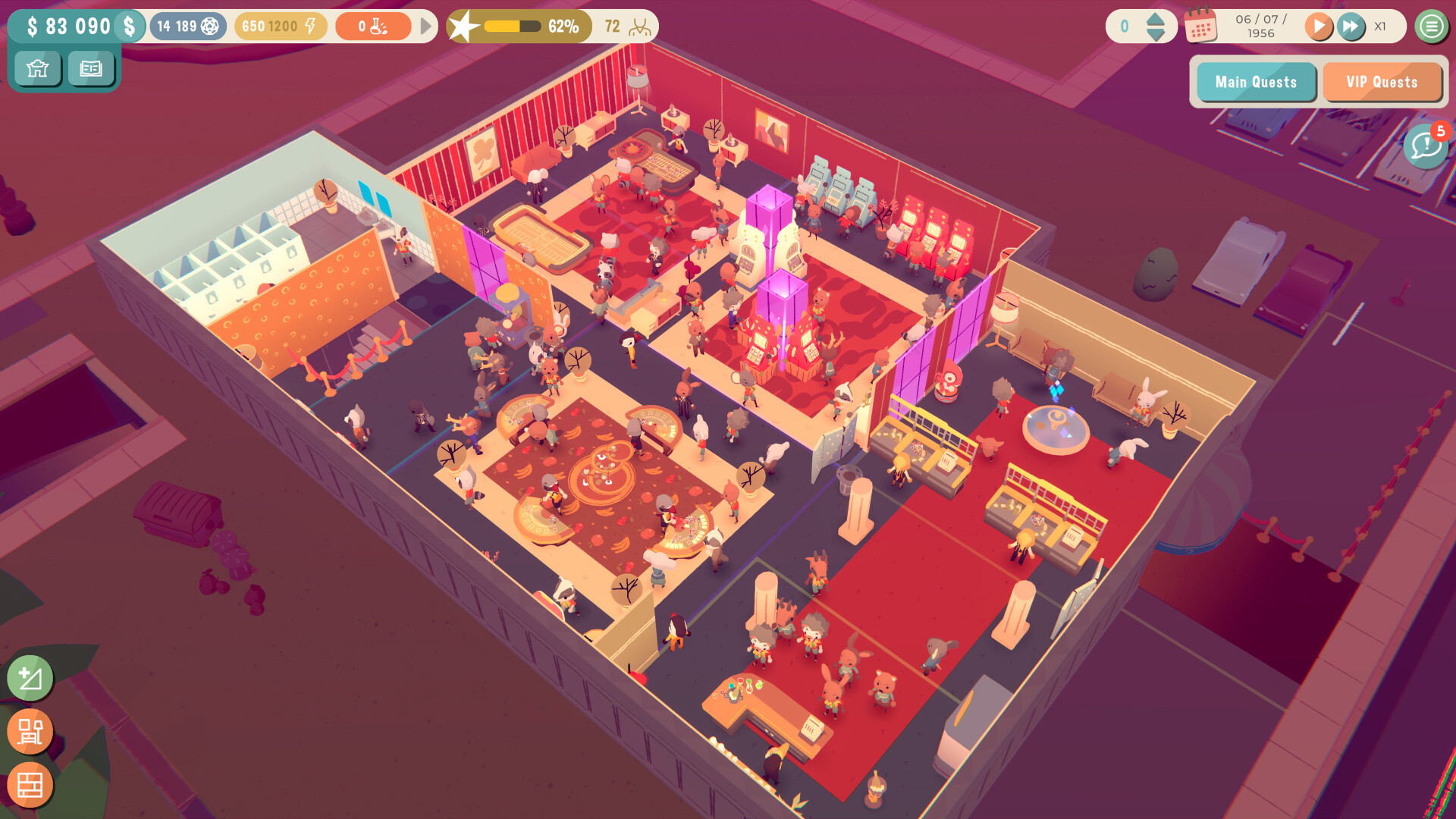Open the newspaper panel
The width and height of the screenshot is (1456, 819).
[91, 69]
